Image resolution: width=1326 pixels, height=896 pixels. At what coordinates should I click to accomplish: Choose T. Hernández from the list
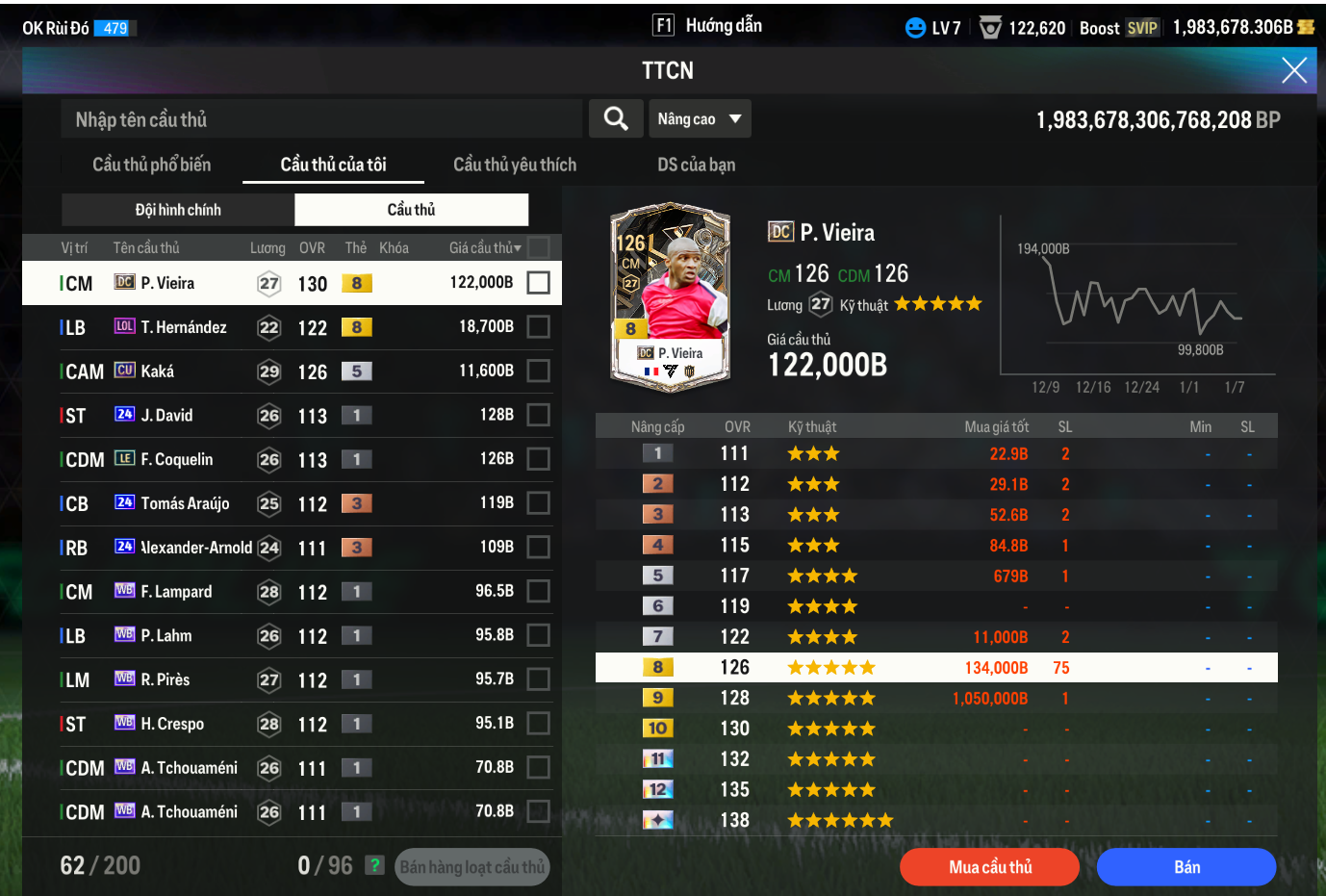[x=289, y=327]
